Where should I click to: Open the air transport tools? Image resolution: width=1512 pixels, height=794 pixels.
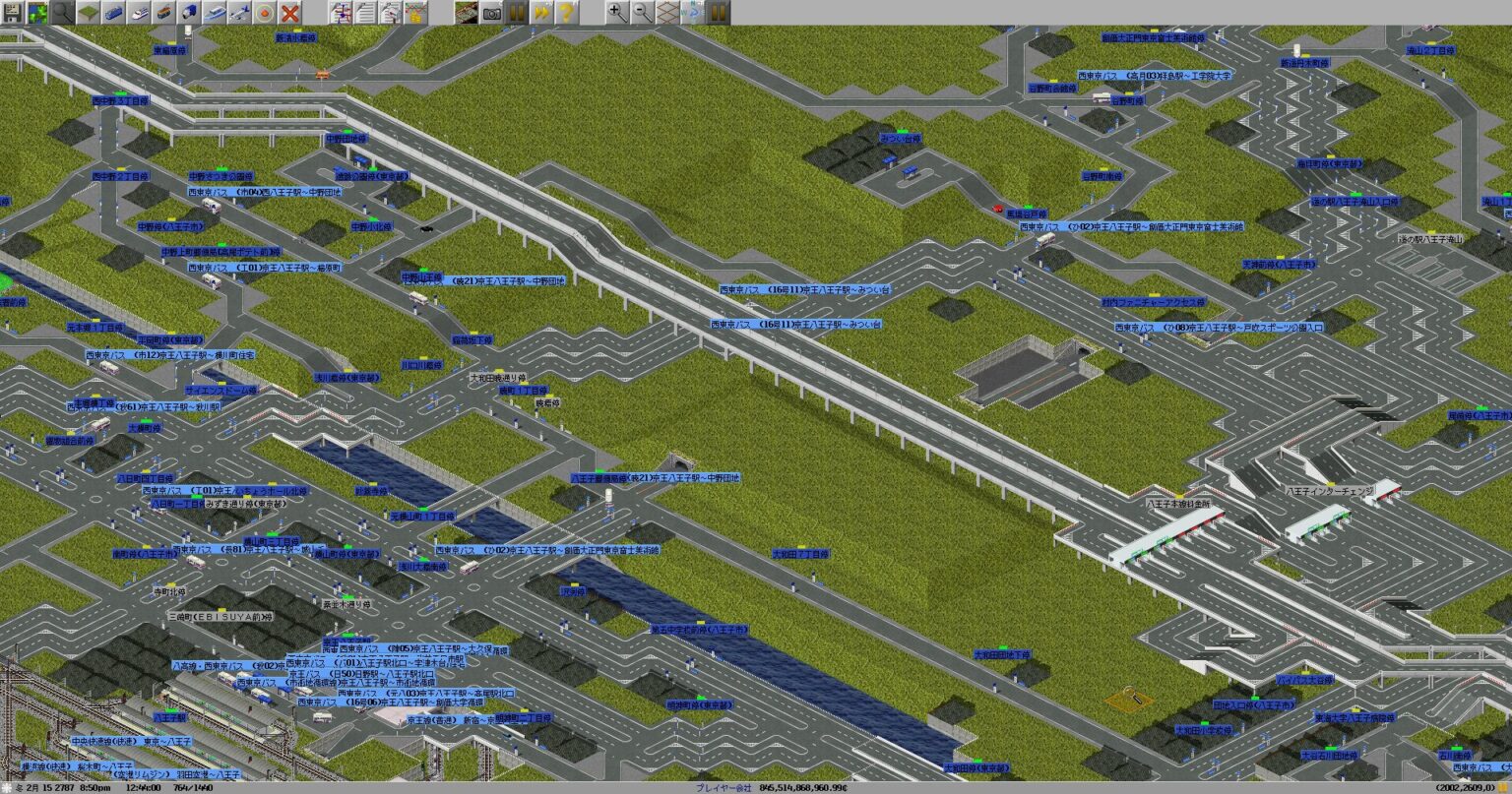[238, 14]
